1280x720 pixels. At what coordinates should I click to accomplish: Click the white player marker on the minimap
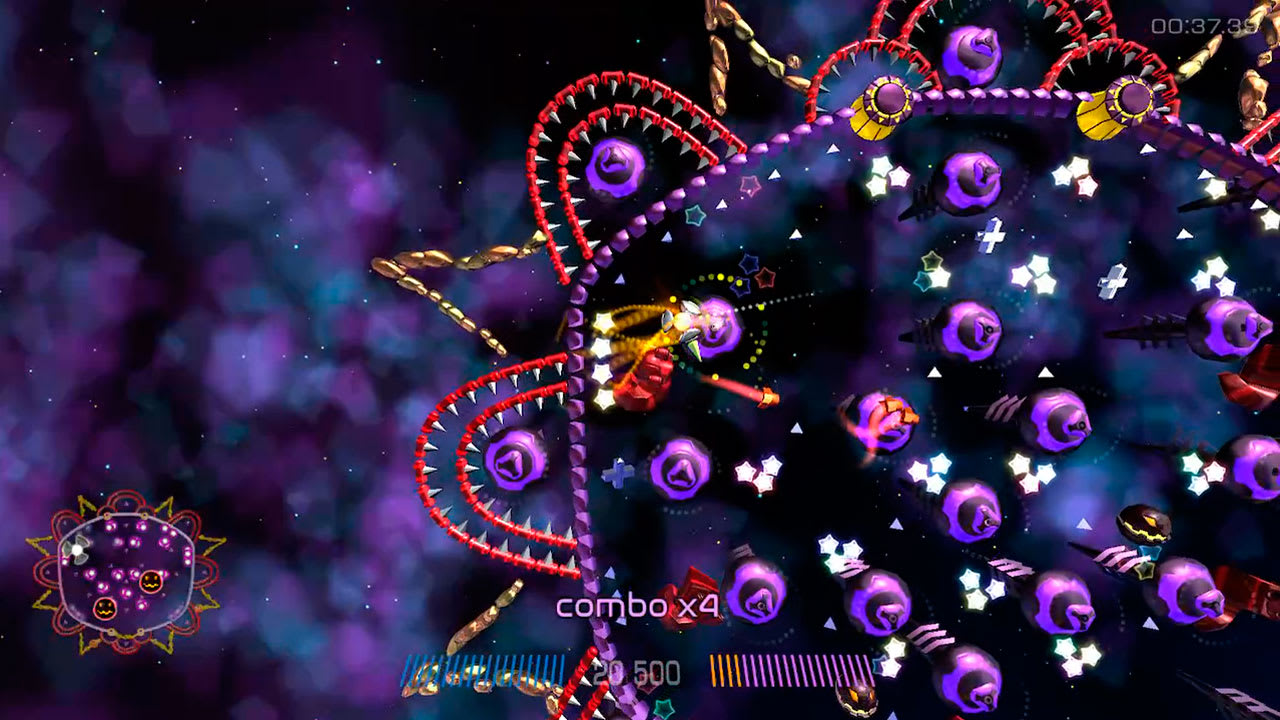[78, 548]
